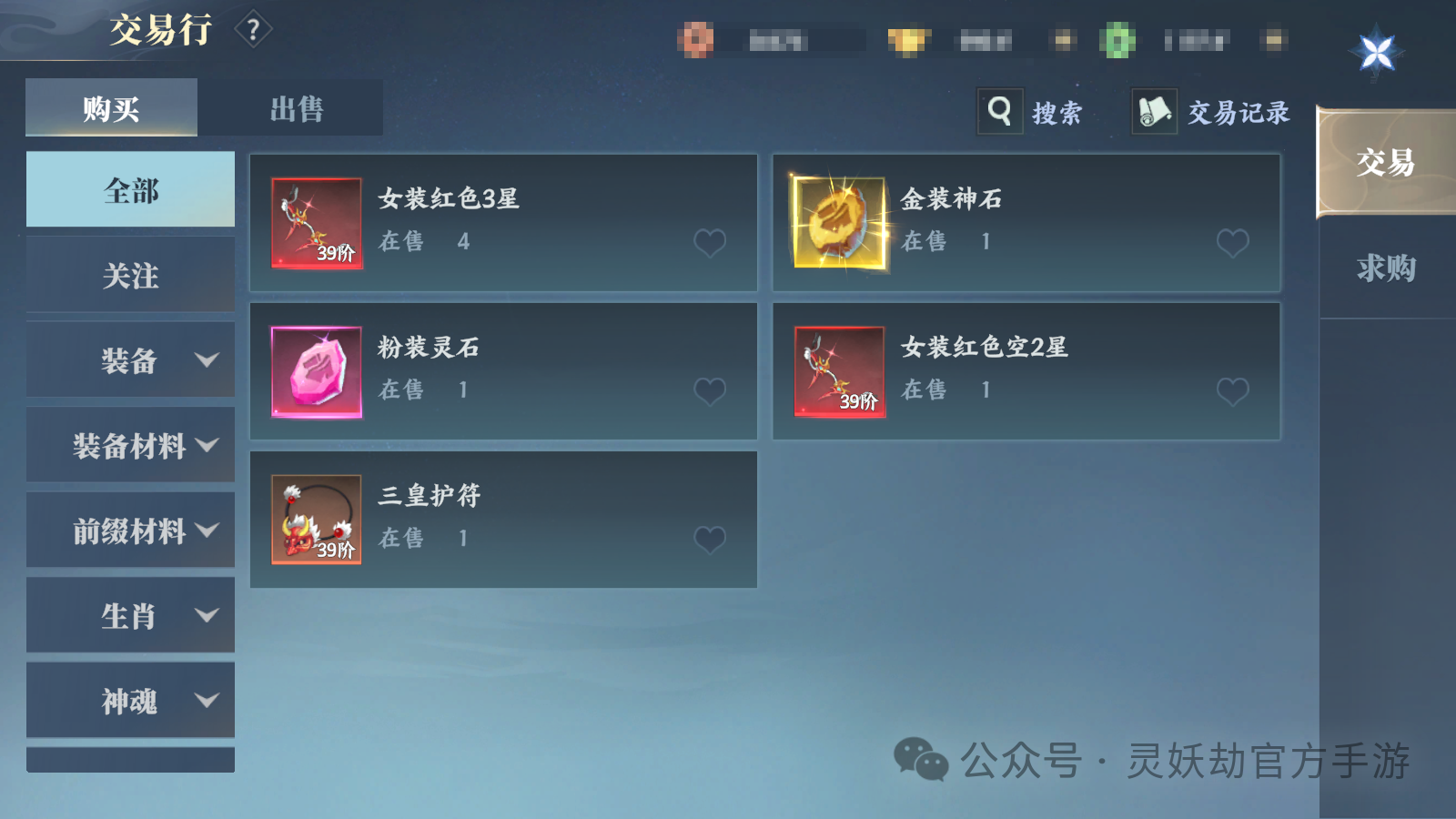
Task: Favorite the 女装红色3星 listing heart
Action: [709, 242]
